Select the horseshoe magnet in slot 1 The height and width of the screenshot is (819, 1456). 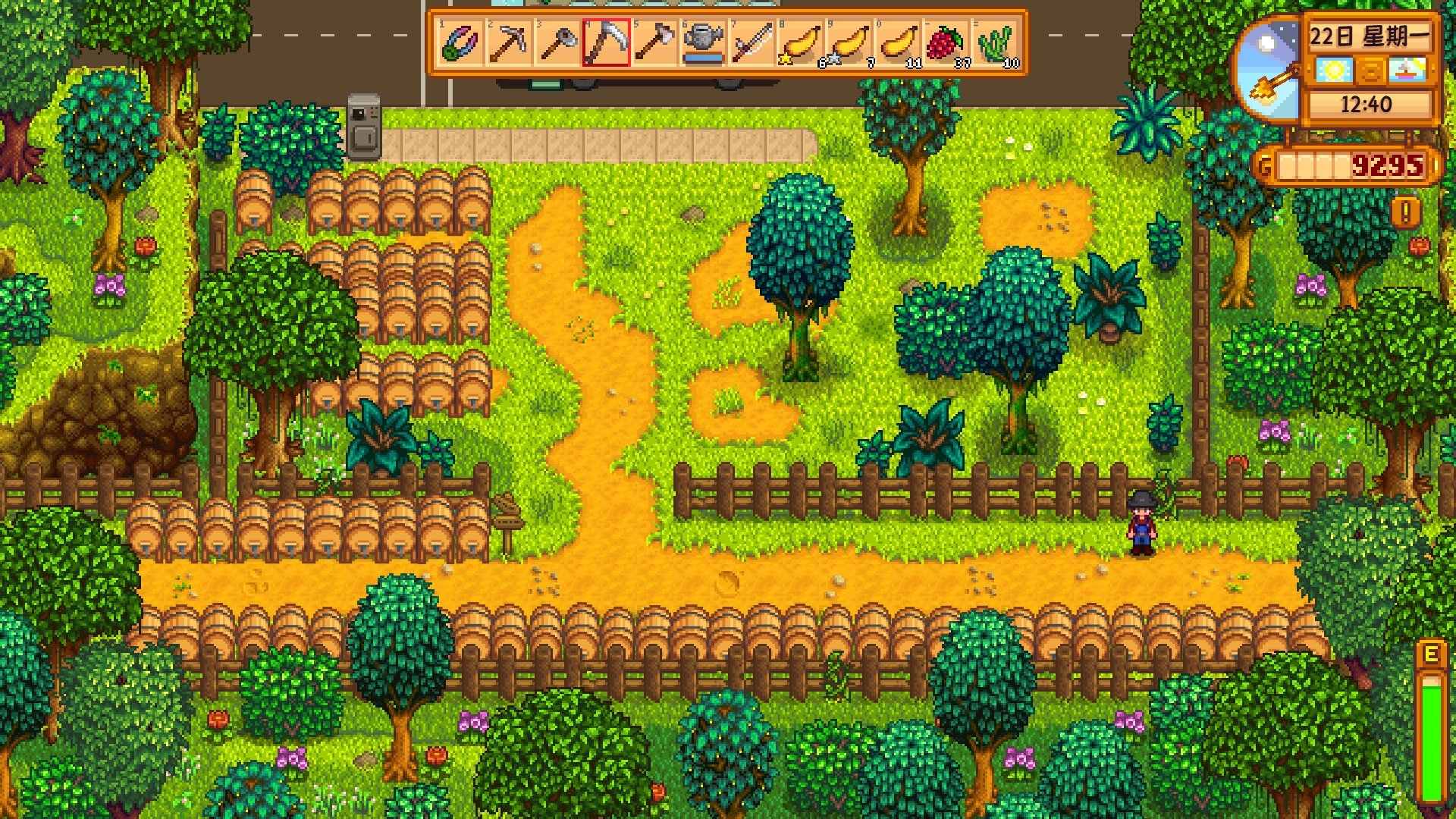(460, 42)
